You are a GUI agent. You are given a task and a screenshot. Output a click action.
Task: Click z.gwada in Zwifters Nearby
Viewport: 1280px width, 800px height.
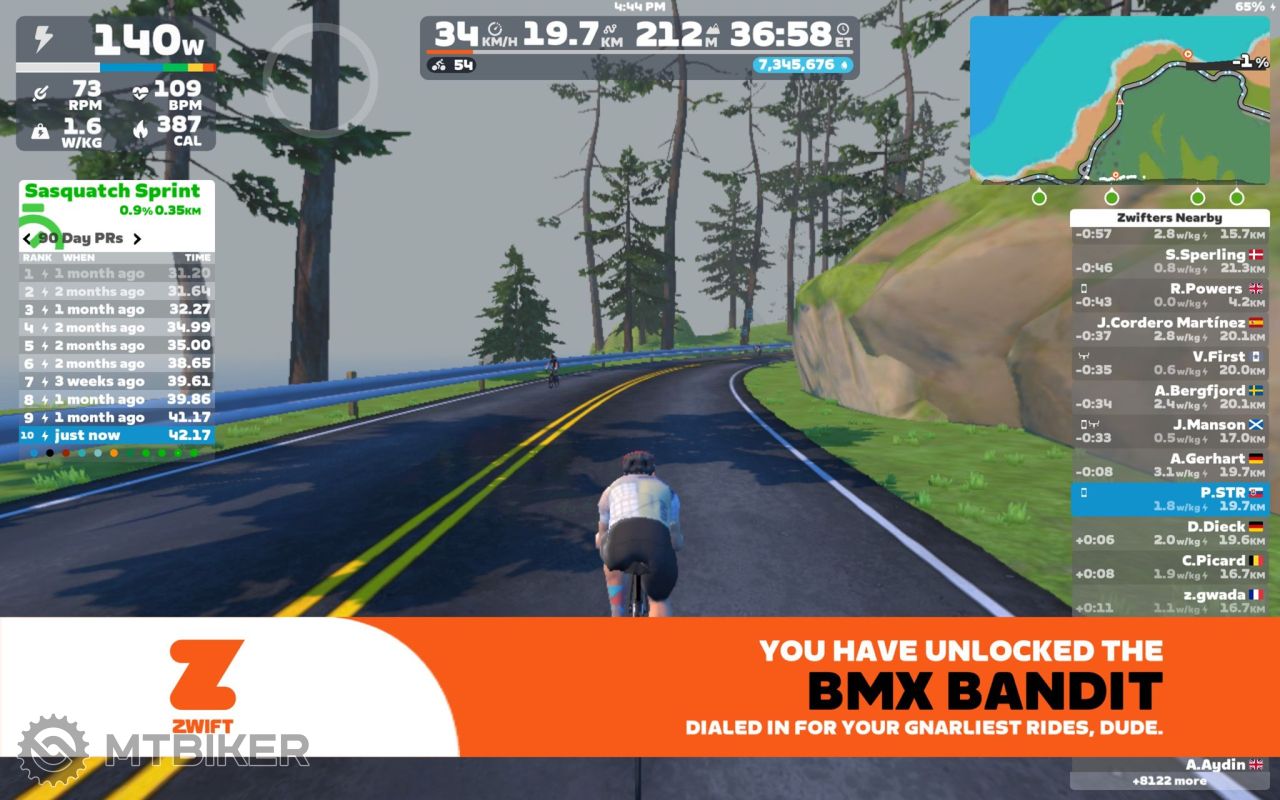pos(1168,600)
